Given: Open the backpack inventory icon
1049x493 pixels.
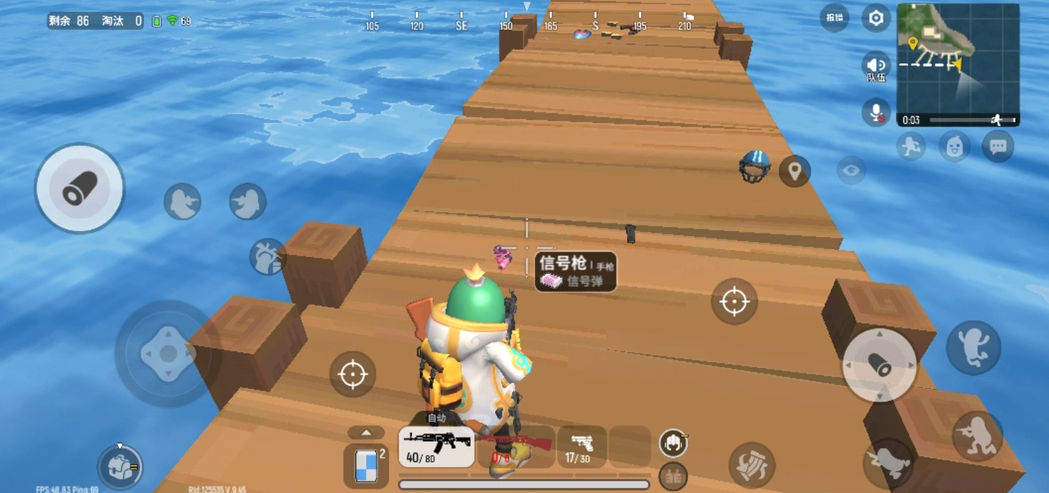Looking at the screenshot, I should [x=120, y=466].
